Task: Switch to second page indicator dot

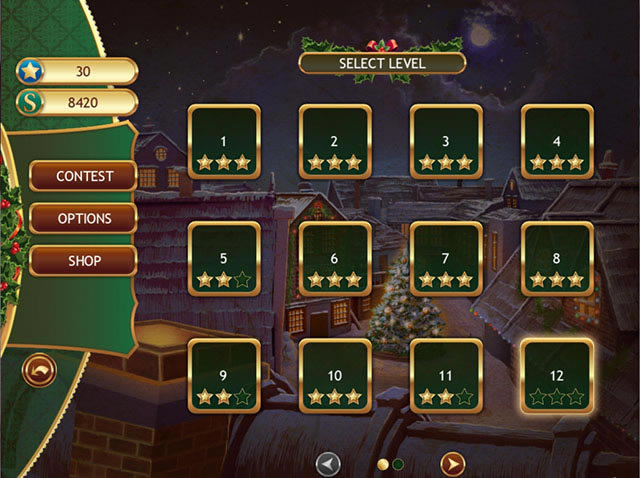Action: (x=398, y=464)
